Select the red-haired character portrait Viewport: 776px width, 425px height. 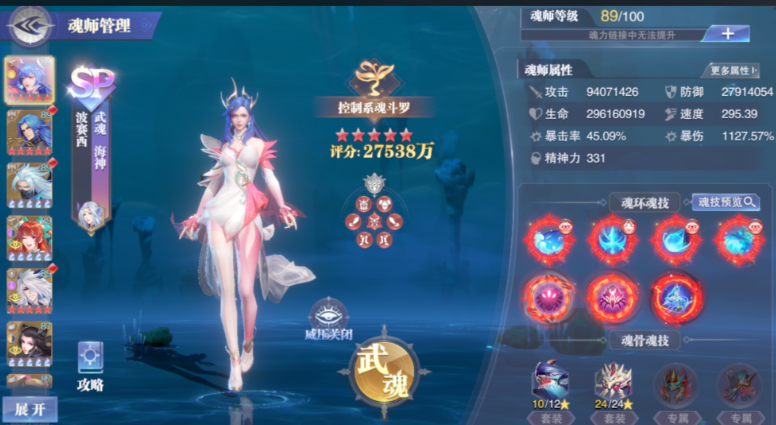click(29, 239)
